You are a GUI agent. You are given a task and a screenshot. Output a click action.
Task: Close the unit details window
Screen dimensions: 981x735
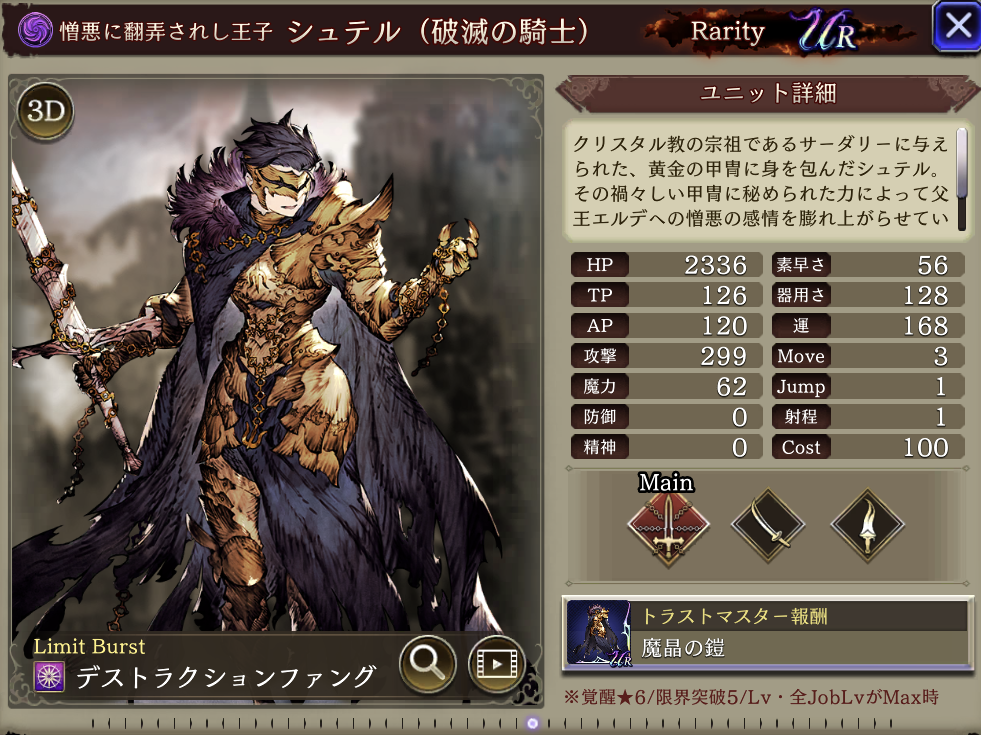(956, 27)
